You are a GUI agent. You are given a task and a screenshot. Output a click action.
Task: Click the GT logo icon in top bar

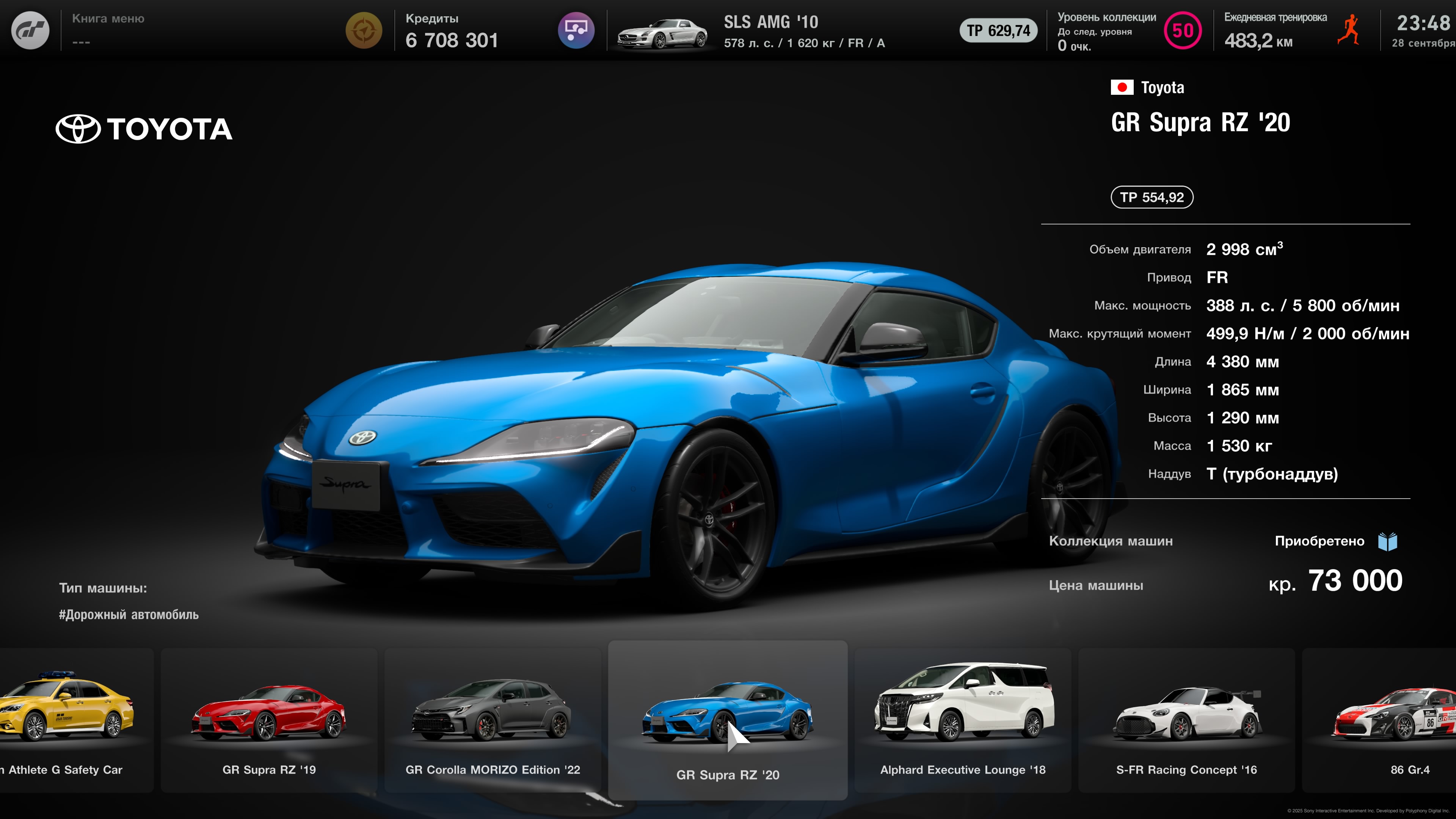30,30
